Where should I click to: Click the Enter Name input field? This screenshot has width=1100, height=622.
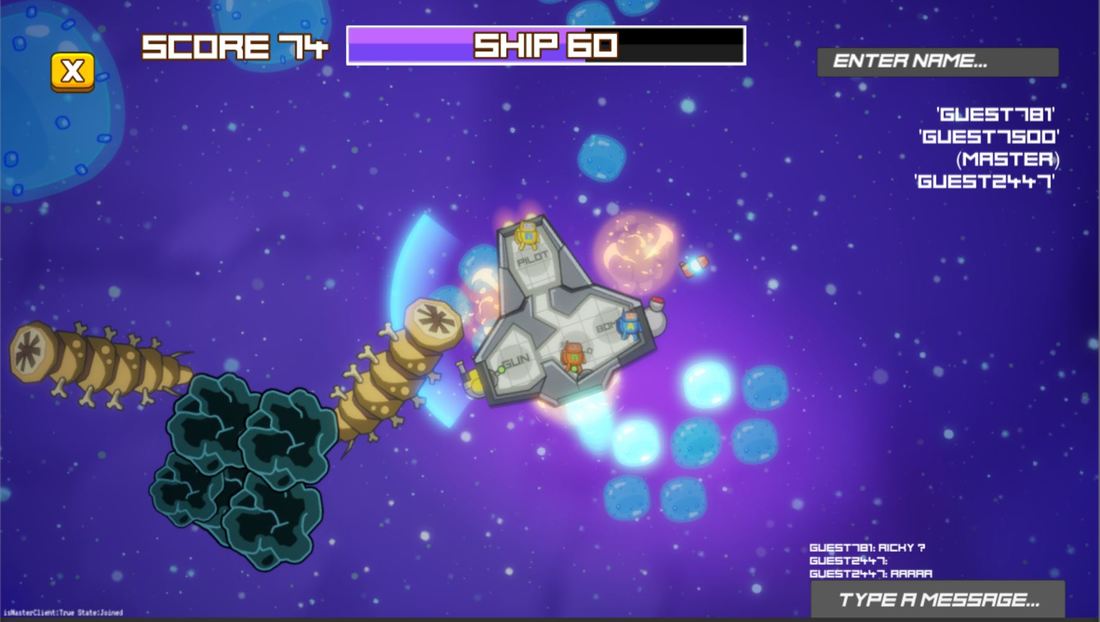[937, 62]
